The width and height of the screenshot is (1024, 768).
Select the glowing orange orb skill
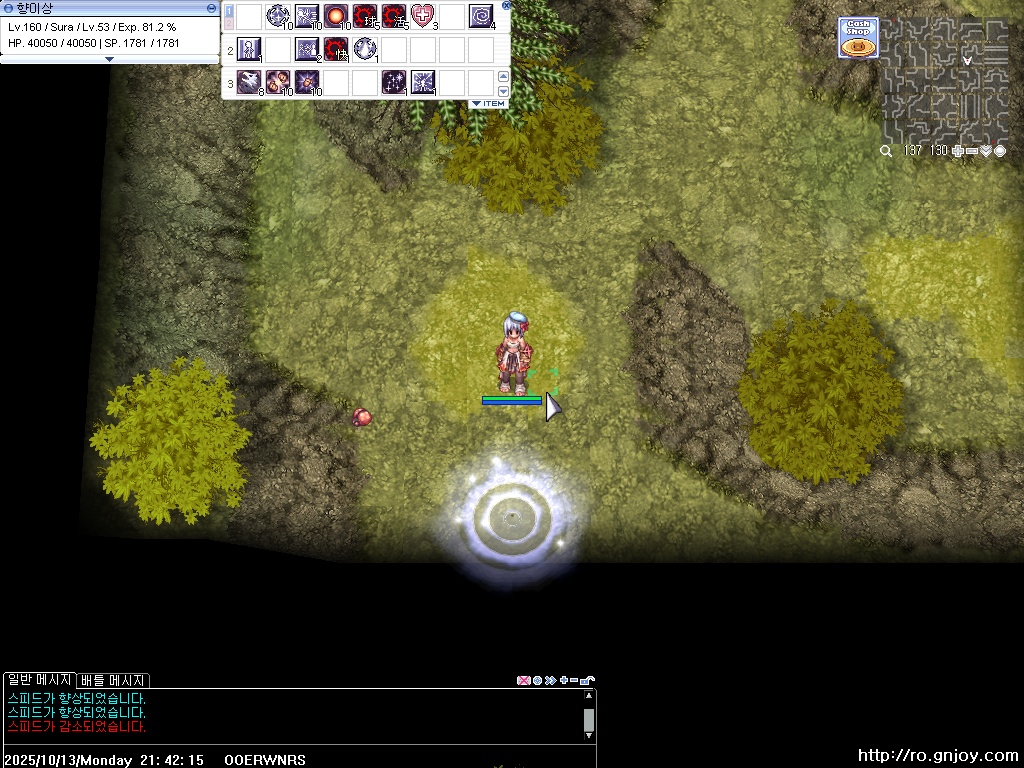(x=335, y=16)
